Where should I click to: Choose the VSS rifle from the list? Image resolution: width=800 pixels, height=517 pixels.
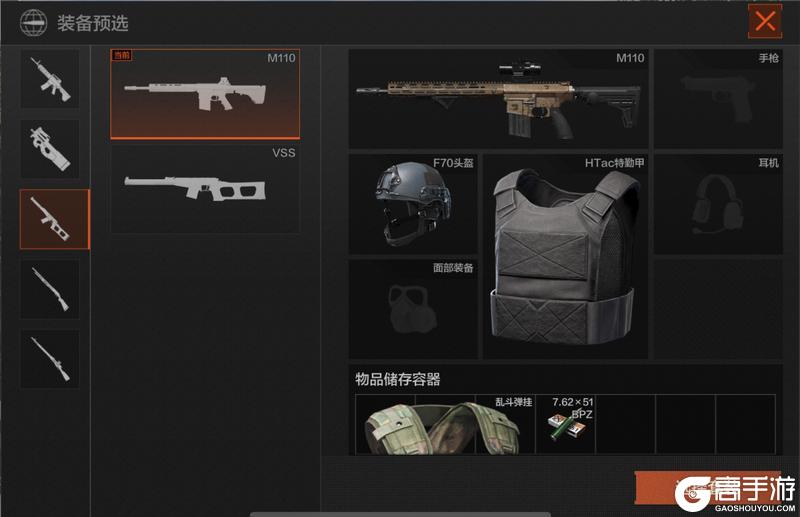point(205,188)
